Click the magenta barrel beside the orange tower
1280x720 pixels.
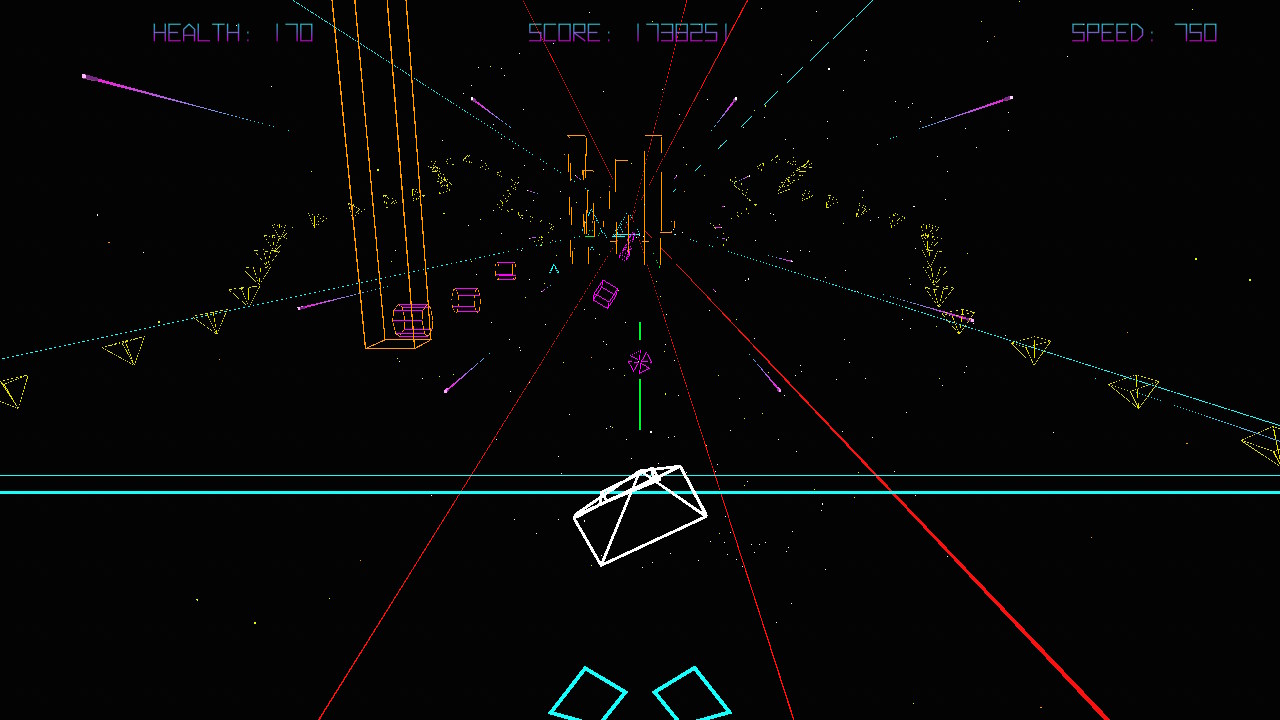[410, 318]
